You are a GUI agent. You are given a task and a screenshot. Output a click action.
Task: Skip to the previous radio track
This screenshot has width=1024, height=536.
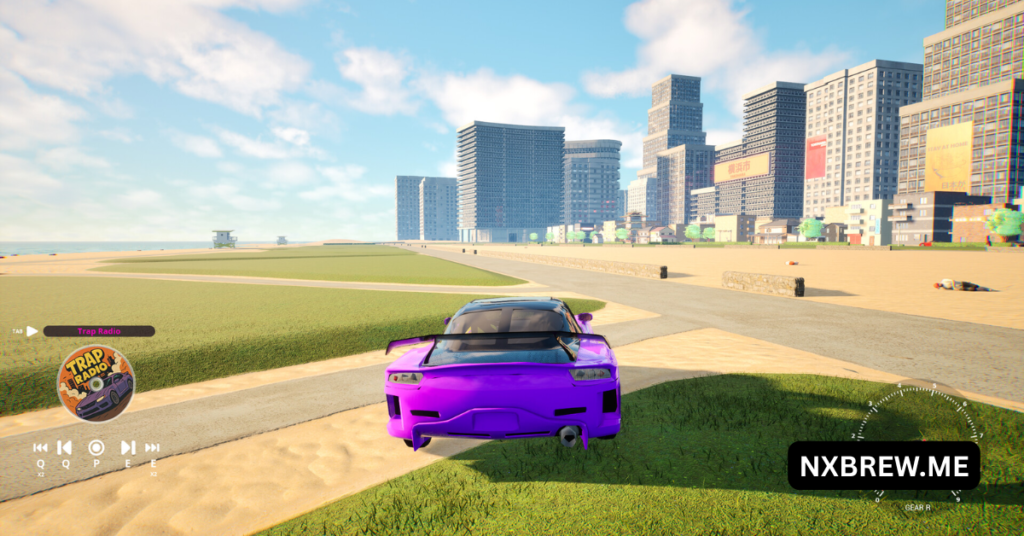(x=64, y=448)
